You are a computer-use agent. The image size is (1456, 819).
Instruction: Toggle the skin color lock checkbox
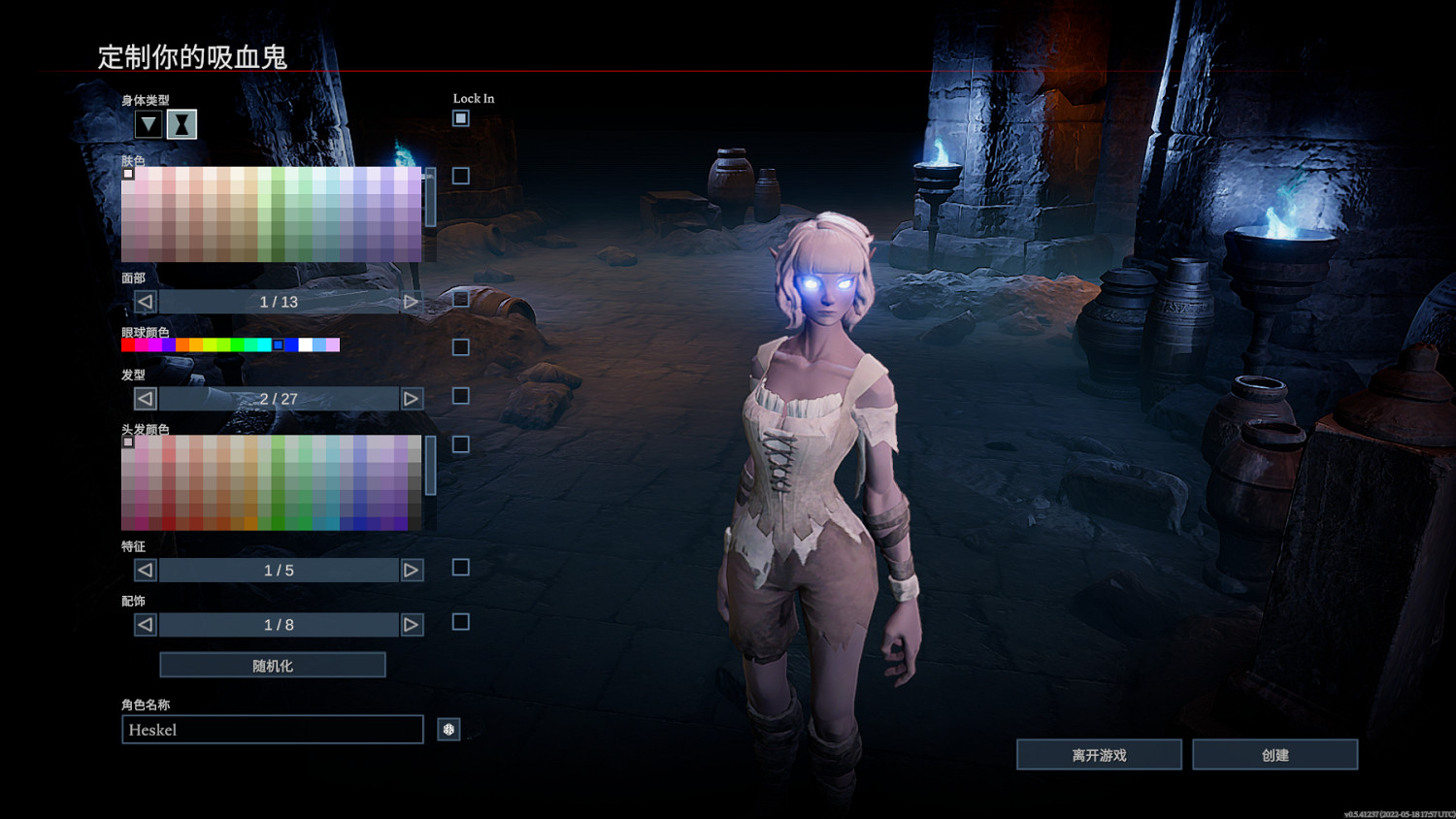[x=461, y=176]
